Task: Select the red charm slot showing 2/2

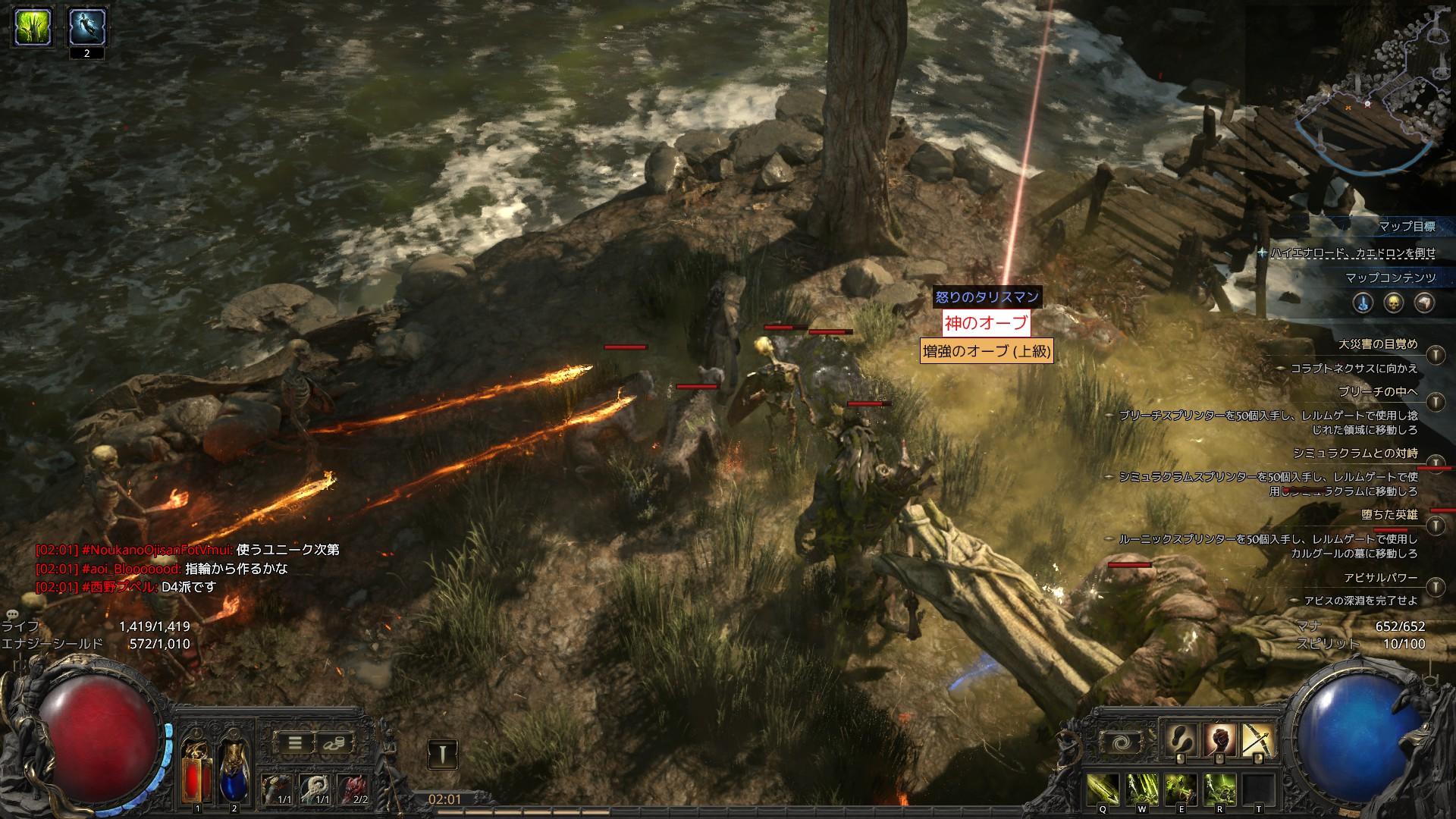Action: point(353,789)
